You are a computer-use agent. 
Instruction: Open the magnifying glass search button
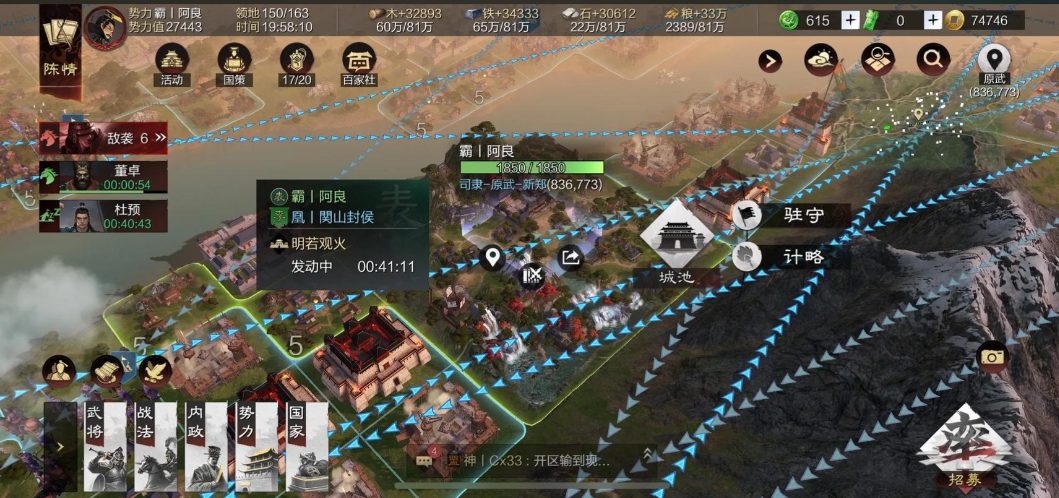(932, 60)
